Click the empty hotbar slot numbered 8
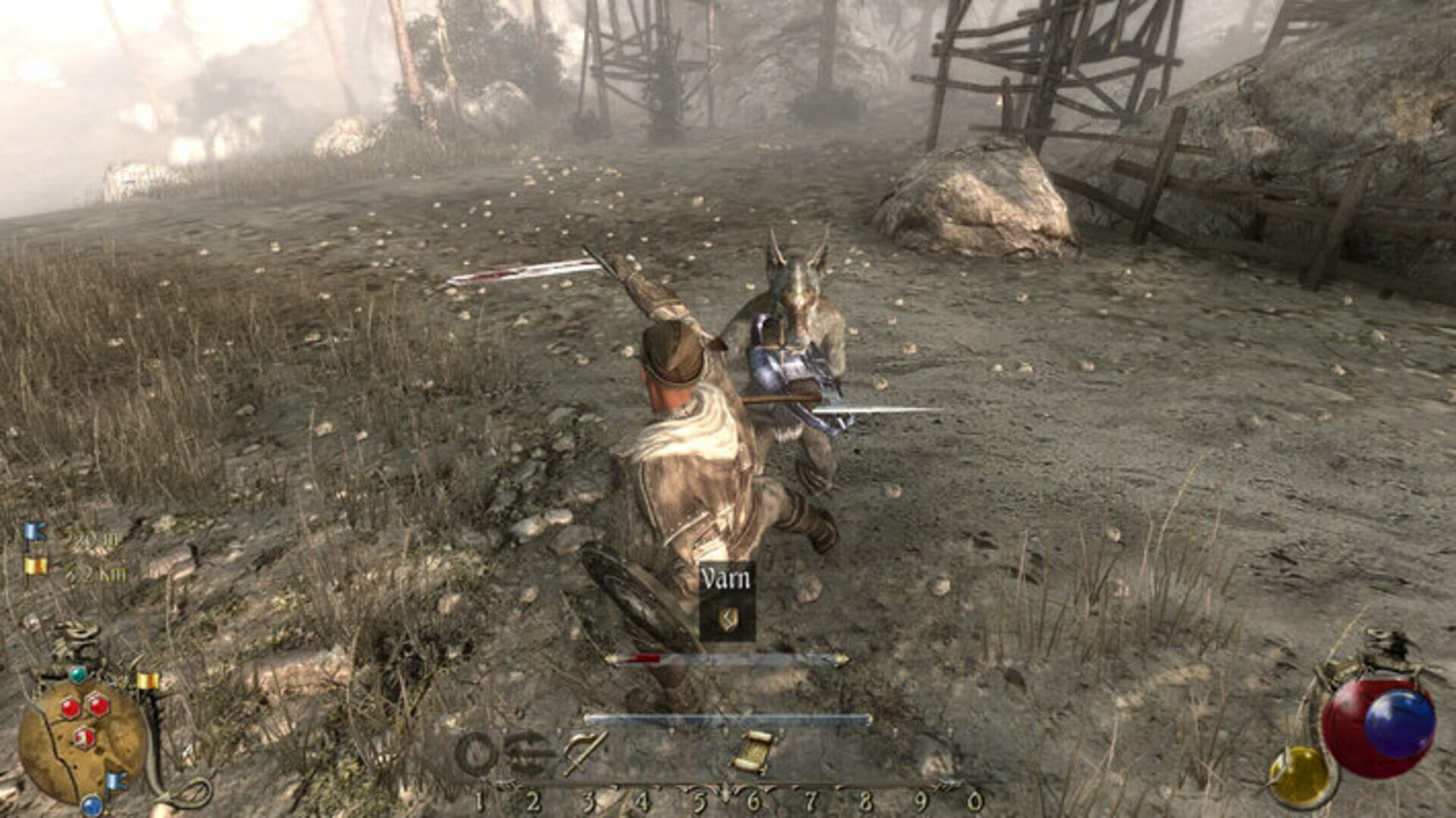Viewport: 1456px width, 818px height. [864, 751]
